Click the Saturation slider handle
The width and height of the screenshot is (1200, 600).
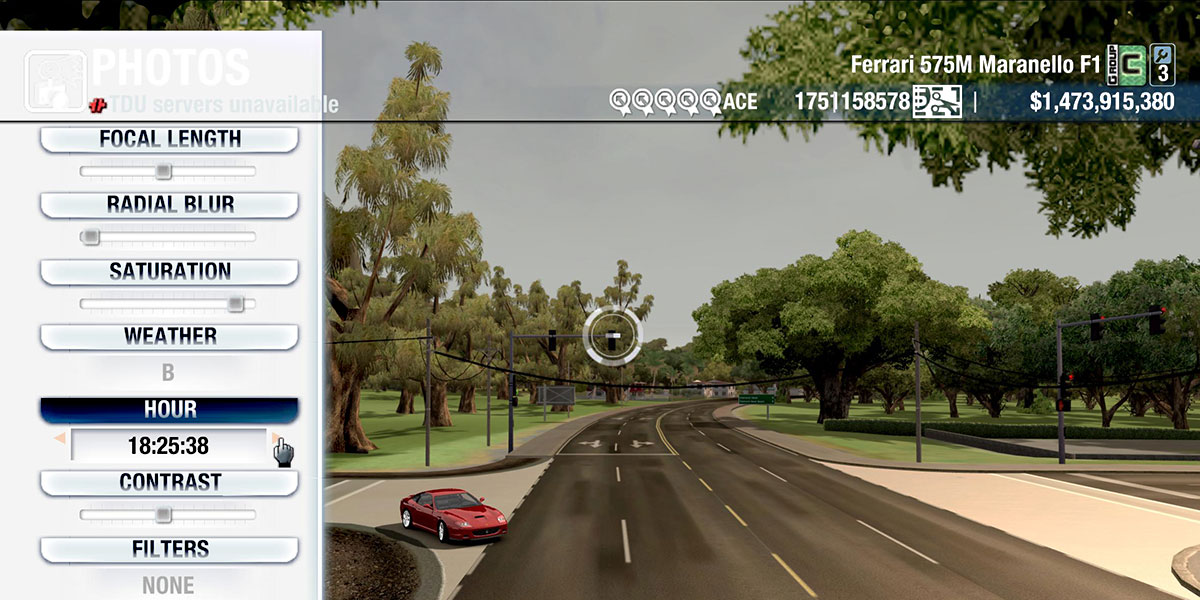(x=235, y=303)
